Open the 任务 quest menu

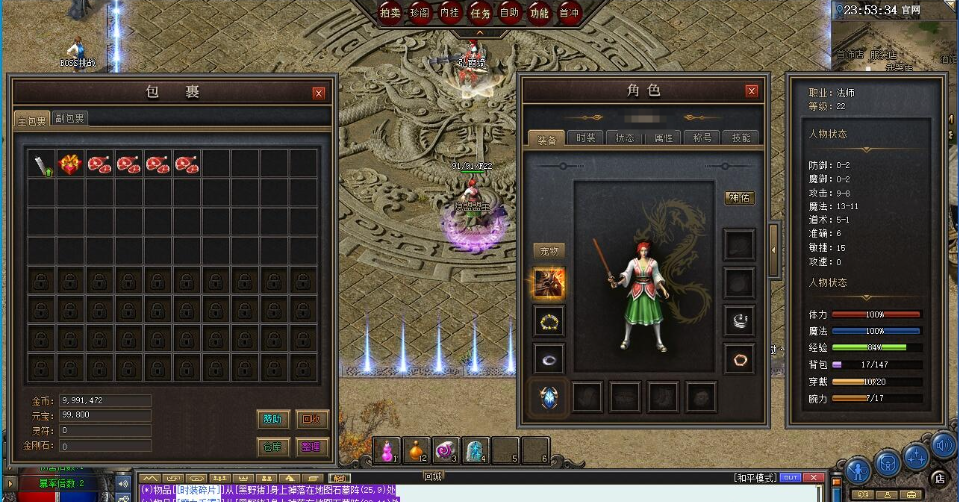click(480, 13)
